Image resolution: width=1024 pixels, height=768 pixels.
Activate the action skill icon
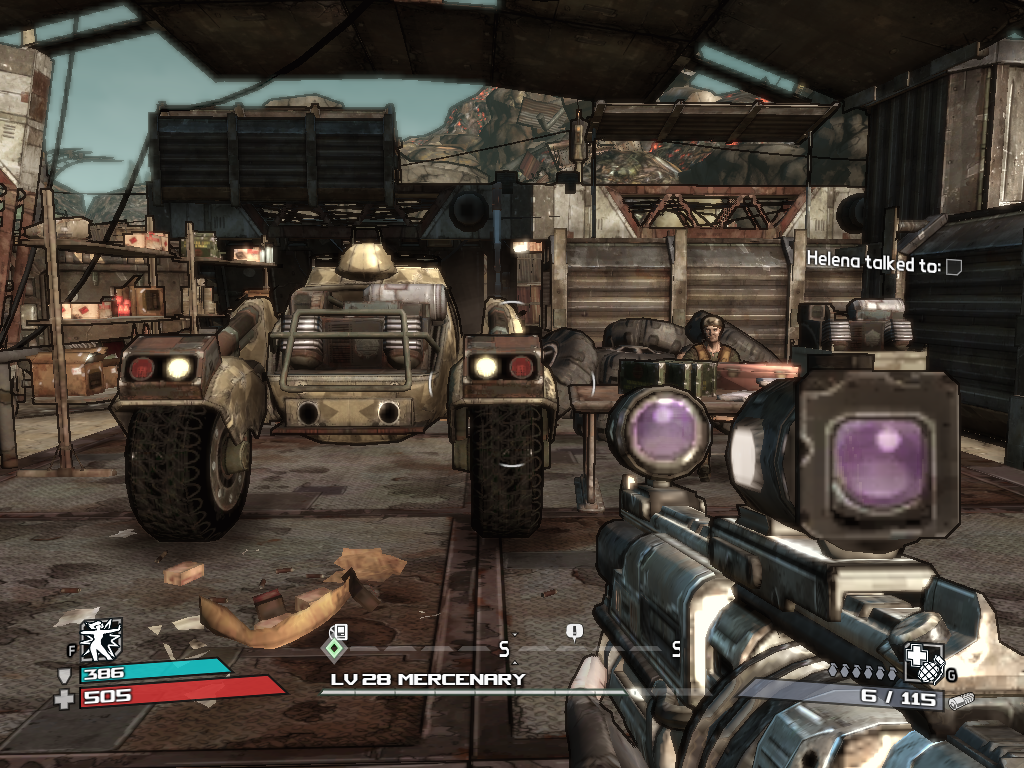click(101, 639)
